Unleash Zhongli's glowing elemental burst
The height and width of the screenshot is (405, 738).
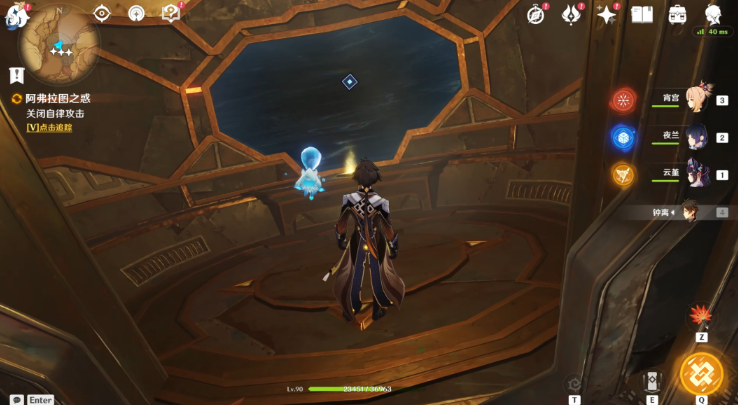click(701, 373)
